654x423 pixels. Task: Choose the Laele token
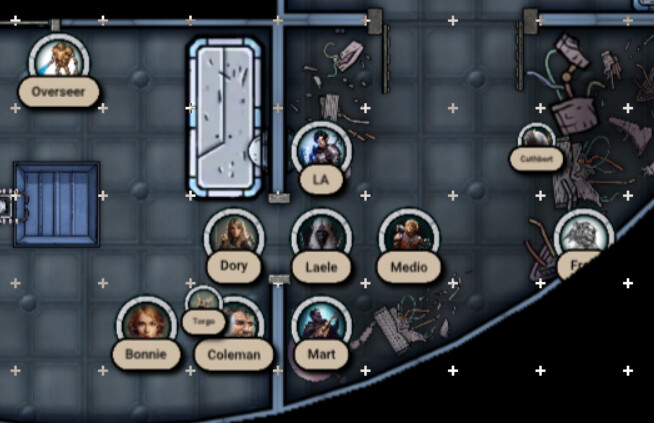[321, 238]
